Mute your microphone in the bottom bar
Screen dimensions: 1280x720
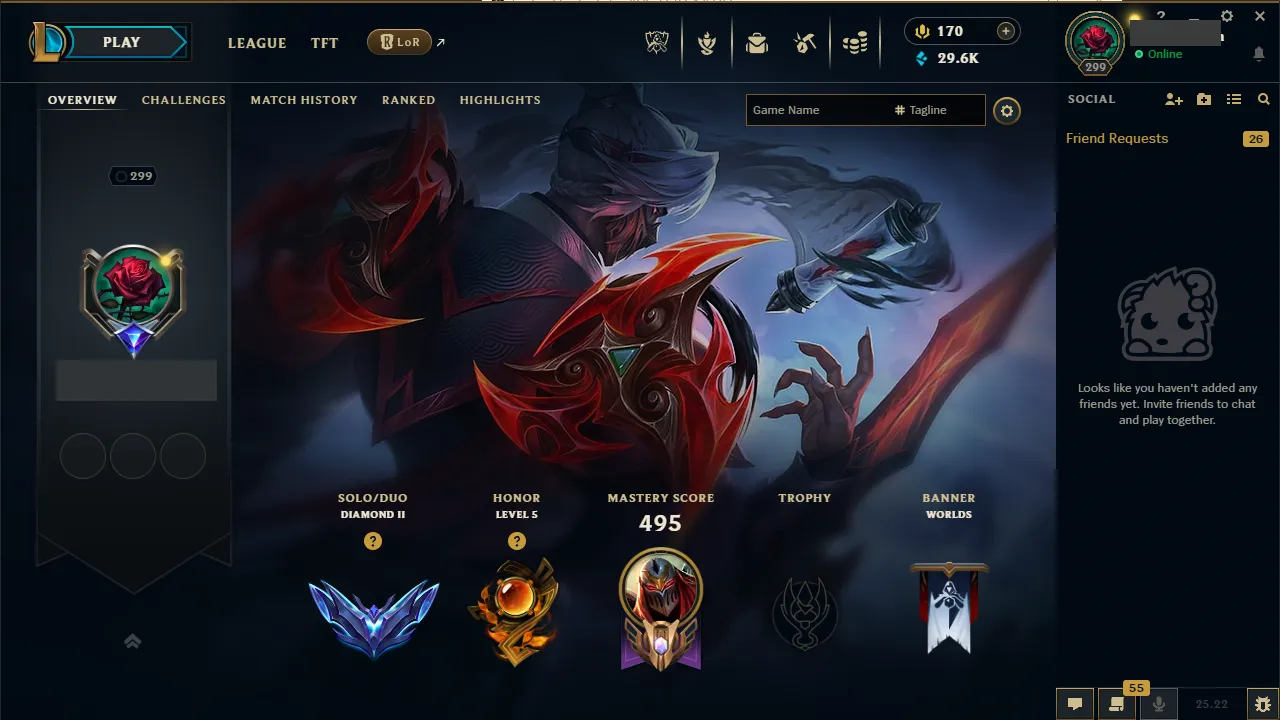[1160, 703]
